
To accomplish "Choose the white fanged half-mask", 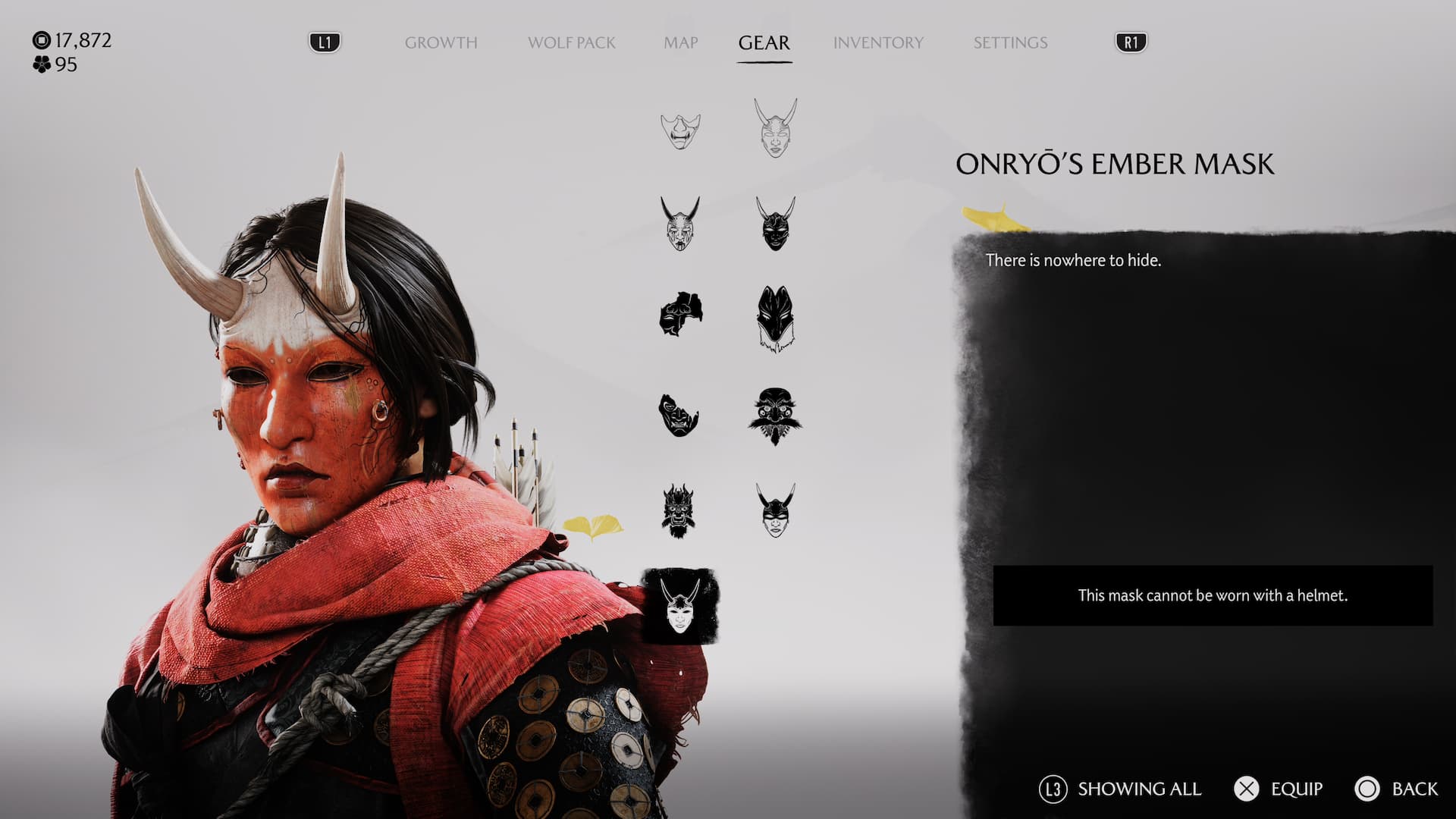I will (680, 130).
